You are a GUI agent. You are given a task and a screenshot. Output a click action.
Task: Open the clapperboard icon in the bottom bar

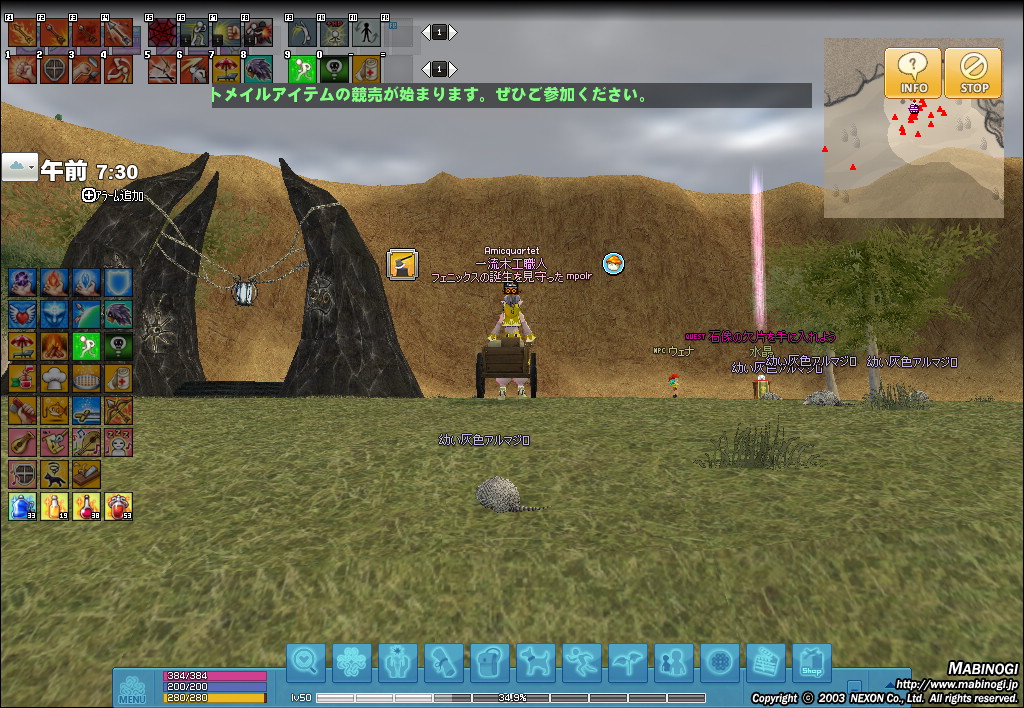point(766,663)
